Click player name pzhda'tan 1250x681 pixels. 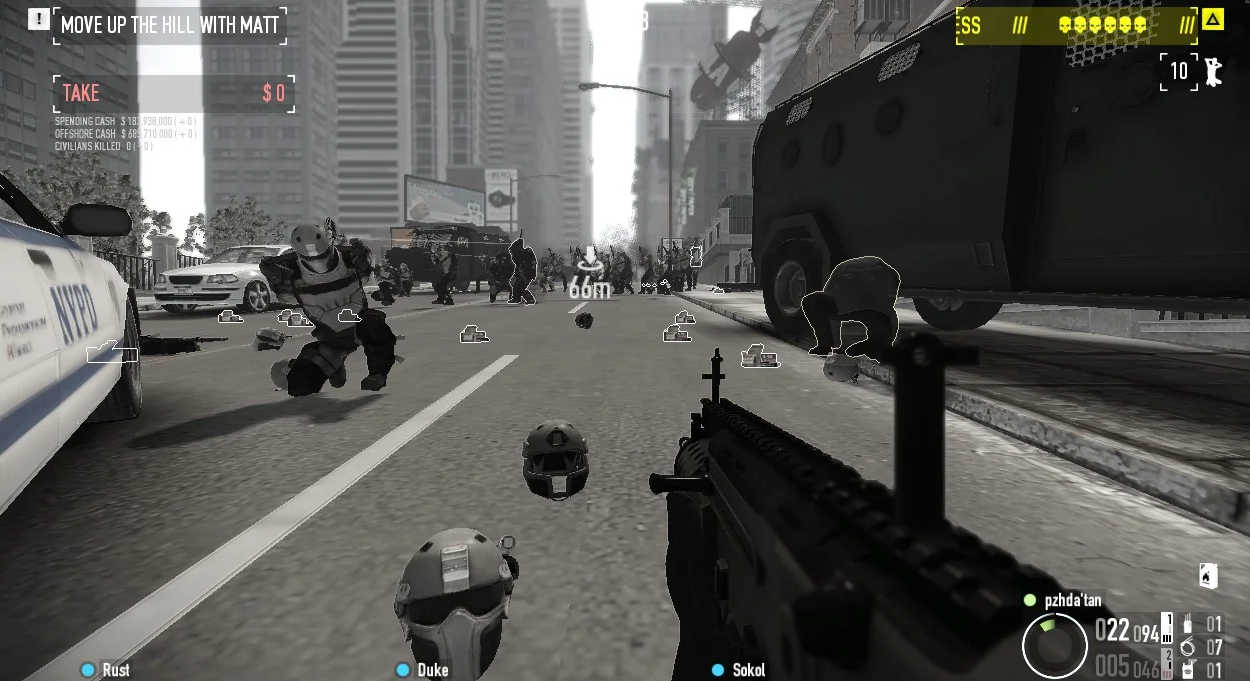pyautogui.click(x=1072, y=600)
